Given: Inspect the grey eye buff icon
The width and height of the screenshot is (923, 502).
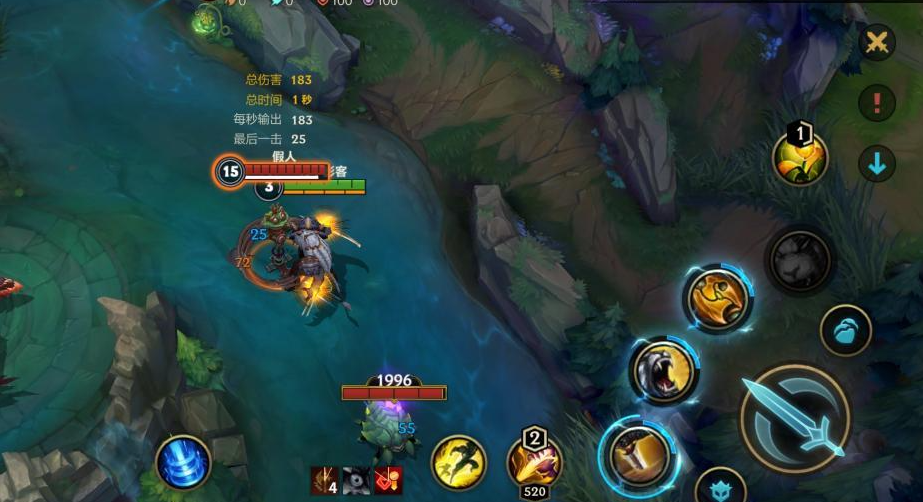Looking at the screenshot, I should coord(356,481).
